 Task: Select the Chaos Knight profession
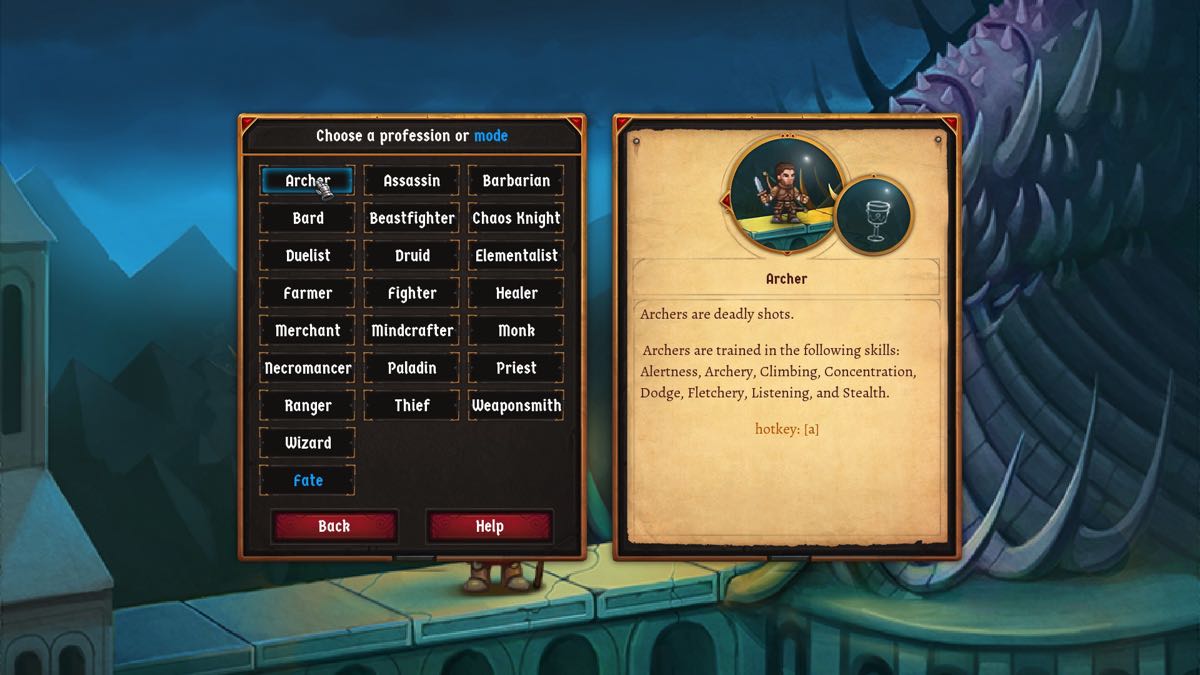click(x=516, y=218)
